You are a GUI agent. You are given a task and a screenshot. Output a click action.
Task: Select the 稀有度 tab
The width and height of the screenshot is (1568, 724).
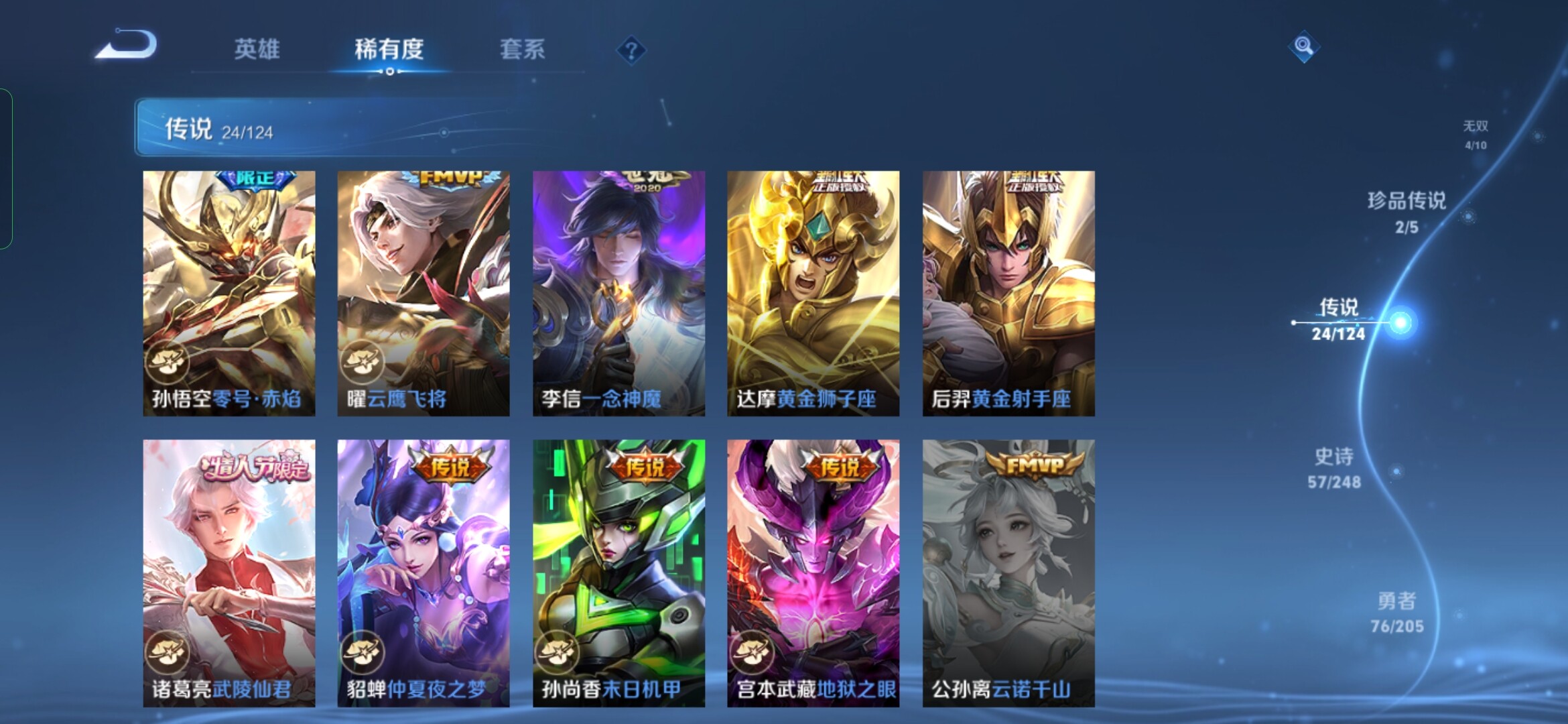click(389, 49)
